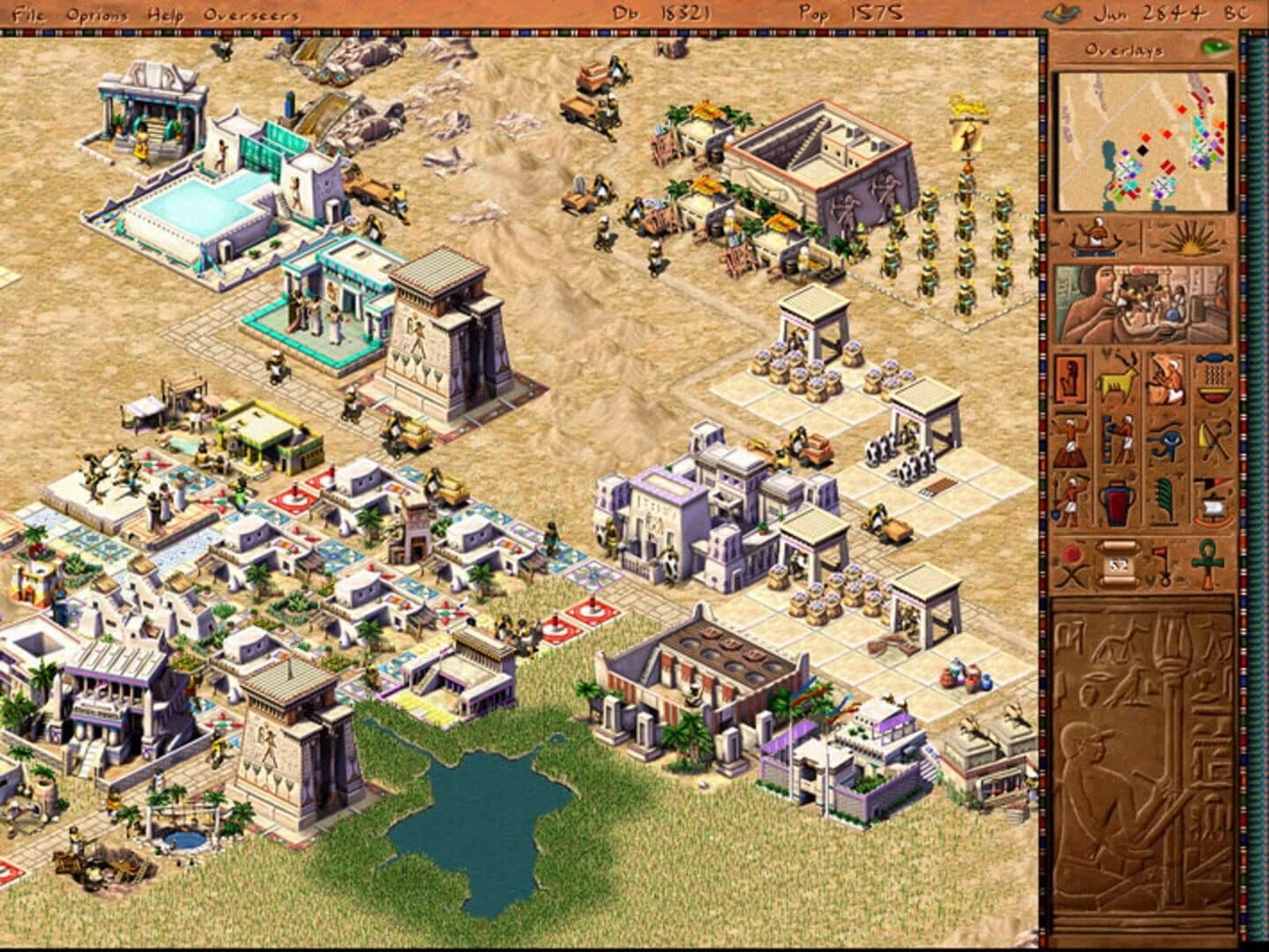Click the minimap to navigate the city
Image resolution: width=1269 pixels, height=952 pixels.
[1144, 141]
